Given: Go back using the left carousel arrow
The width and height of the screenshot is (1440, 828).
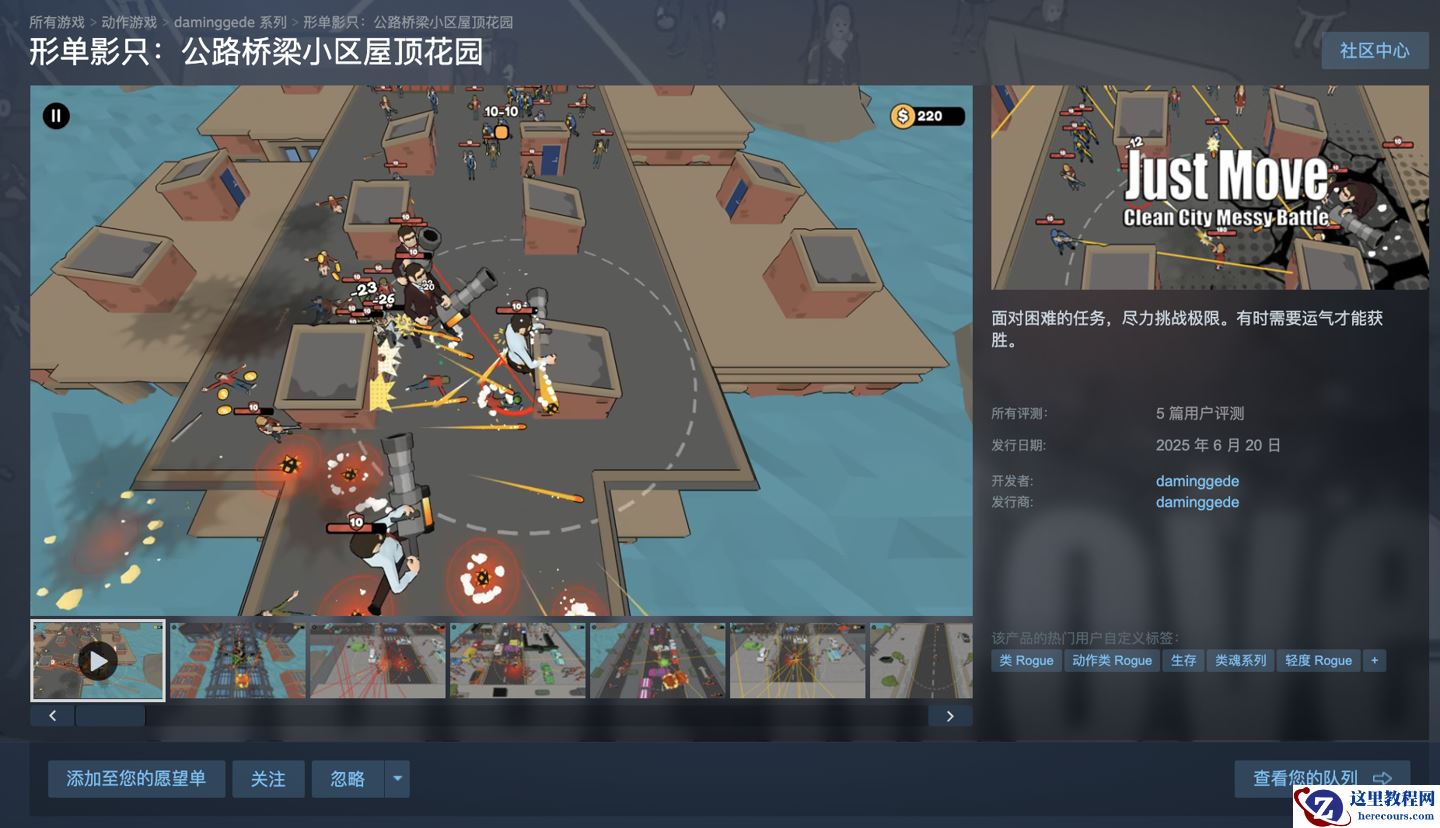Looking at the screenshot, I should [x=51, y=716].
